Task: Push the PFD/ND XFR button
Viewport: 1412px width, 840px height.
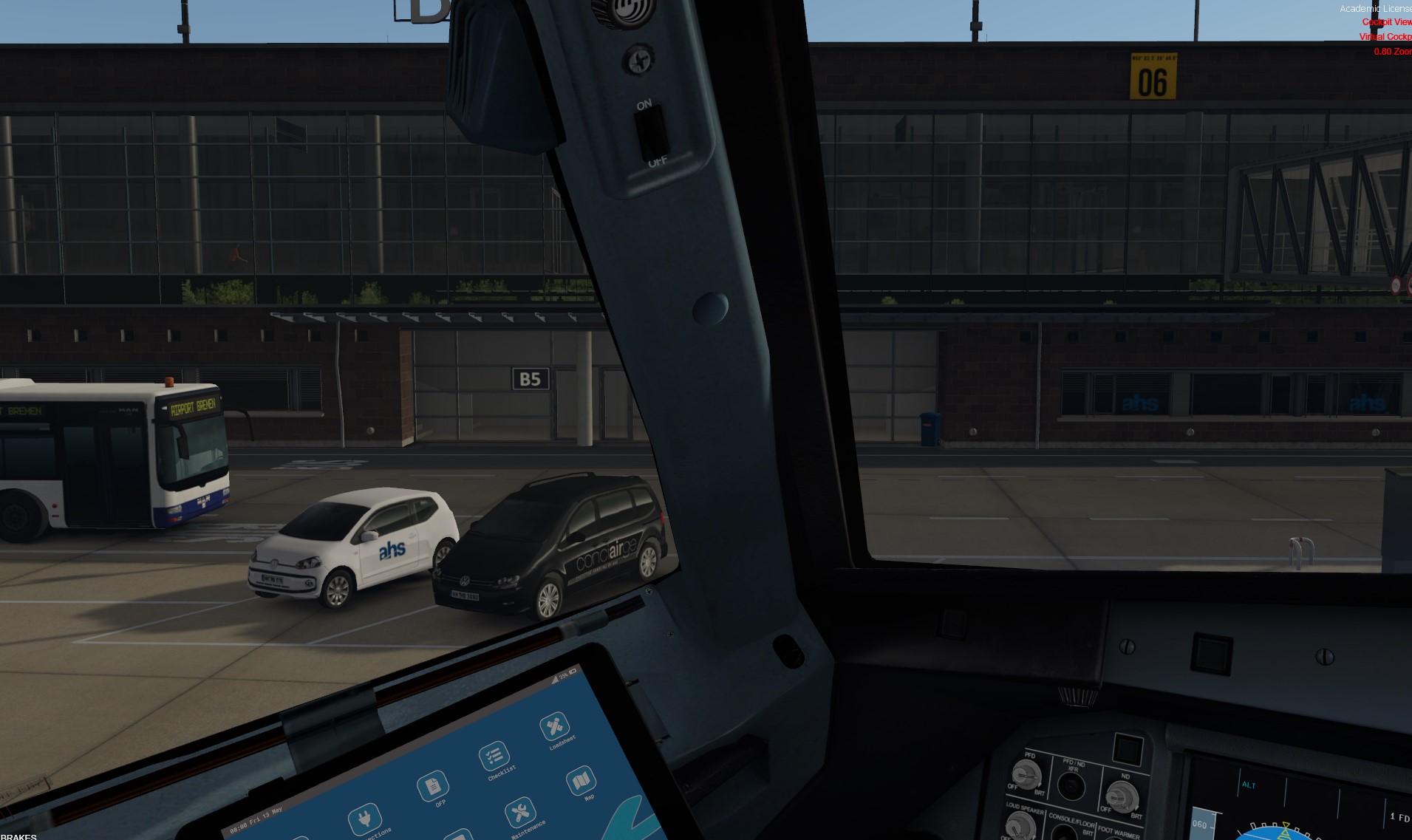Action: [1071, 787]
